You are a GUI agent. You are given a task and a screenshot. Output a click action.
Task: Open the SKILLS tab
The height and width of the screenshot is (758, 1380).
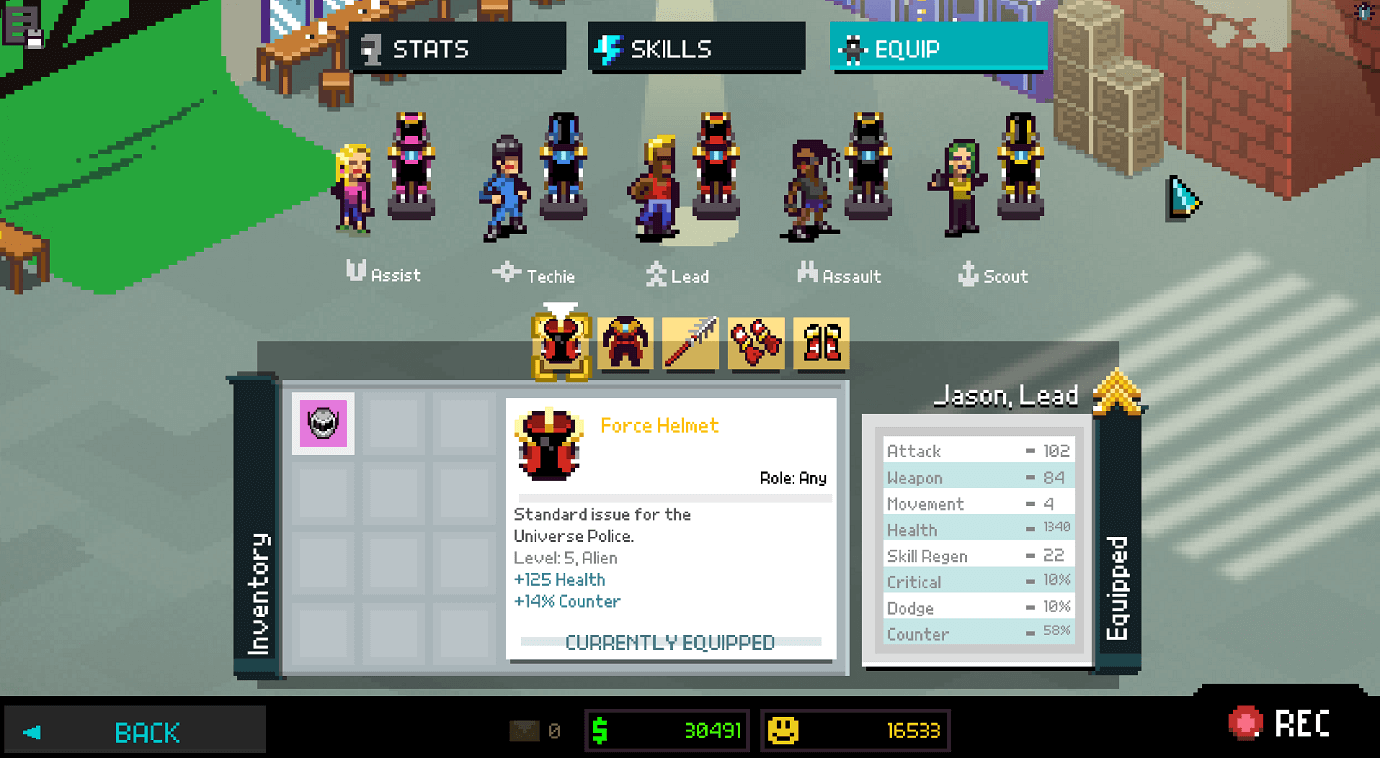696,47
